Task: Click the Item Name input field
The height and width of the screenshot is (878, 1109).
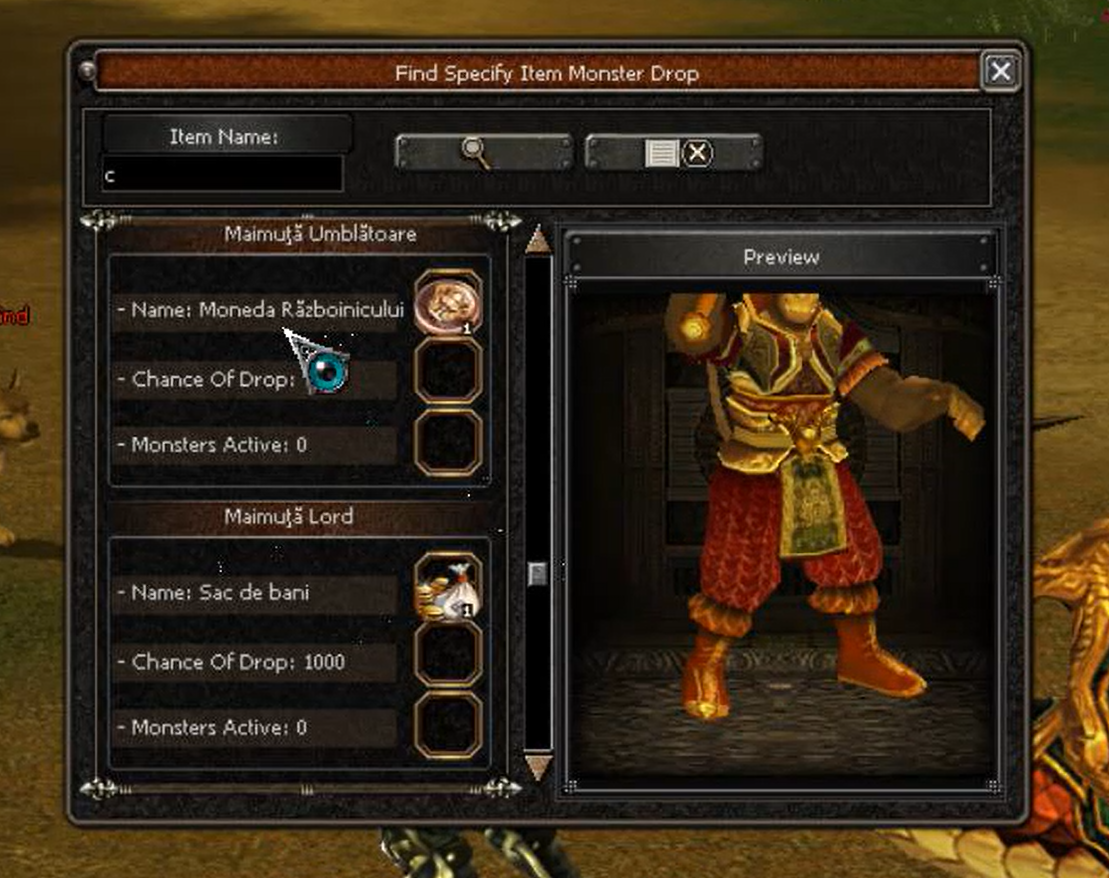Action: click(223, 175)
